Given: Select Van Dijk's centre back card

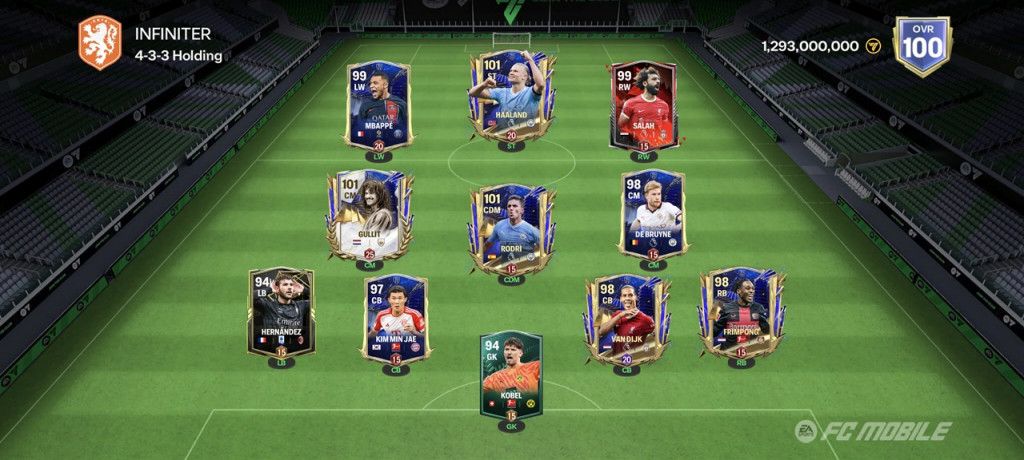Looking at the screenshot, I should coord(627,320).
